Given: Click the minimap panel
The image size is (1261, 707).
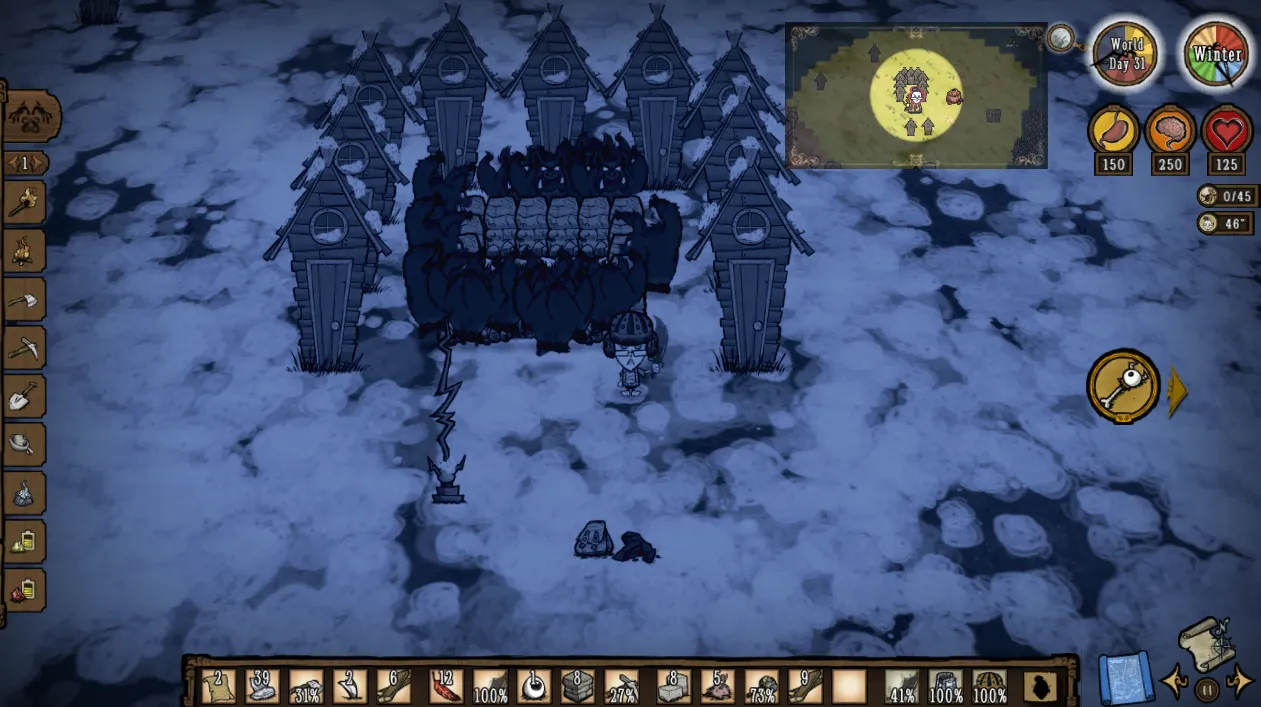Looking at the screenshot, I should [915, 96].
